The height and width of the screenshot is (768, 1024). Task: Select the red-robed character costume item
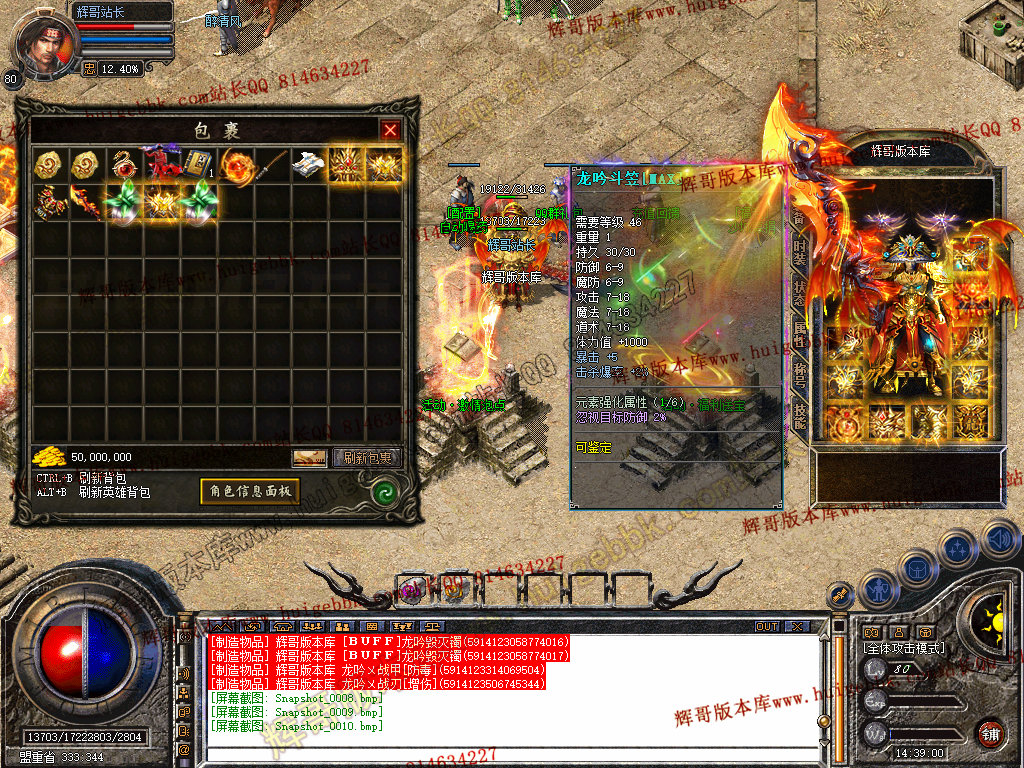click(160, 164)
